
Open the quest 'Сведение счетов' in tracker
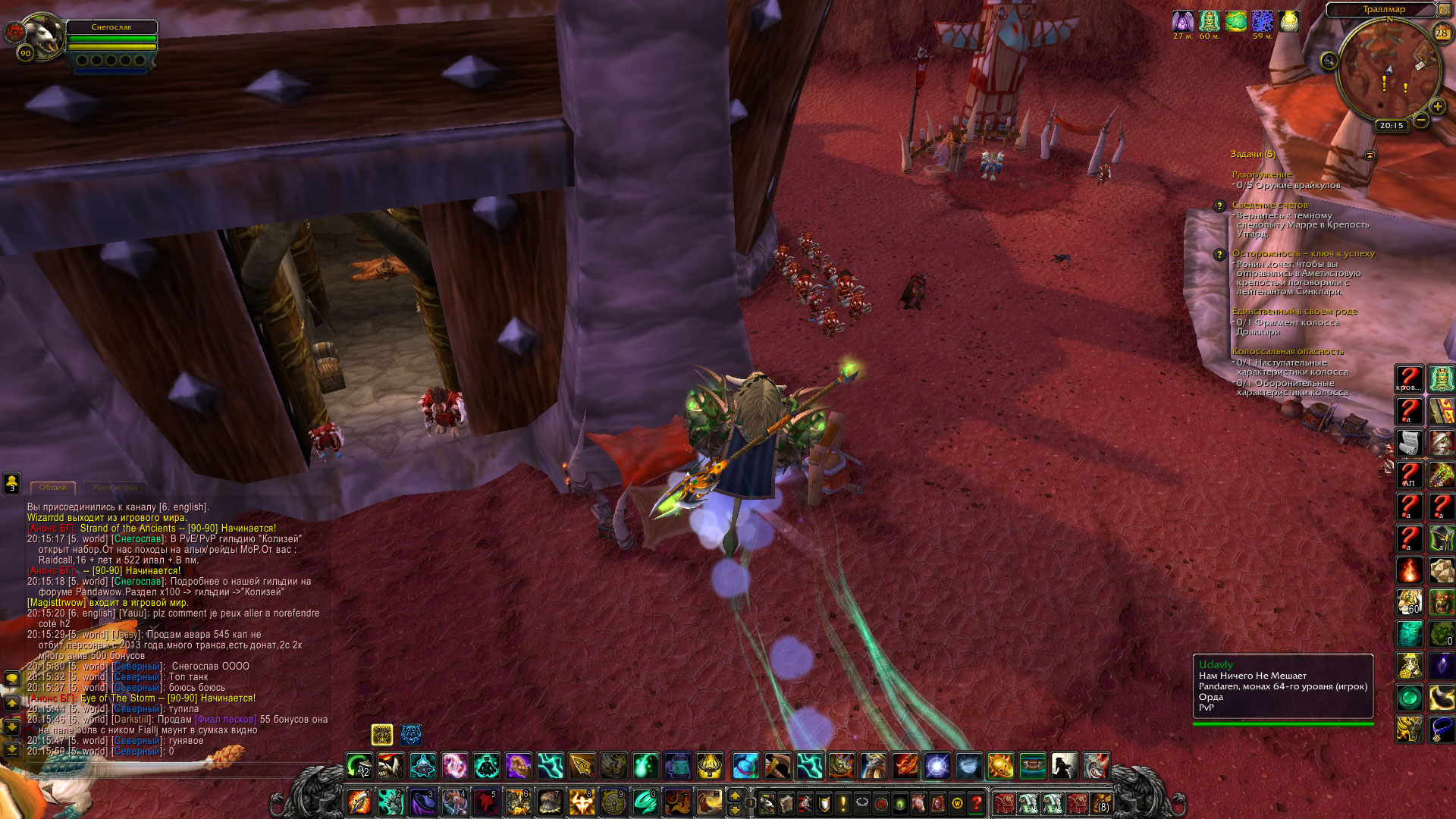tap(1269, 205)
